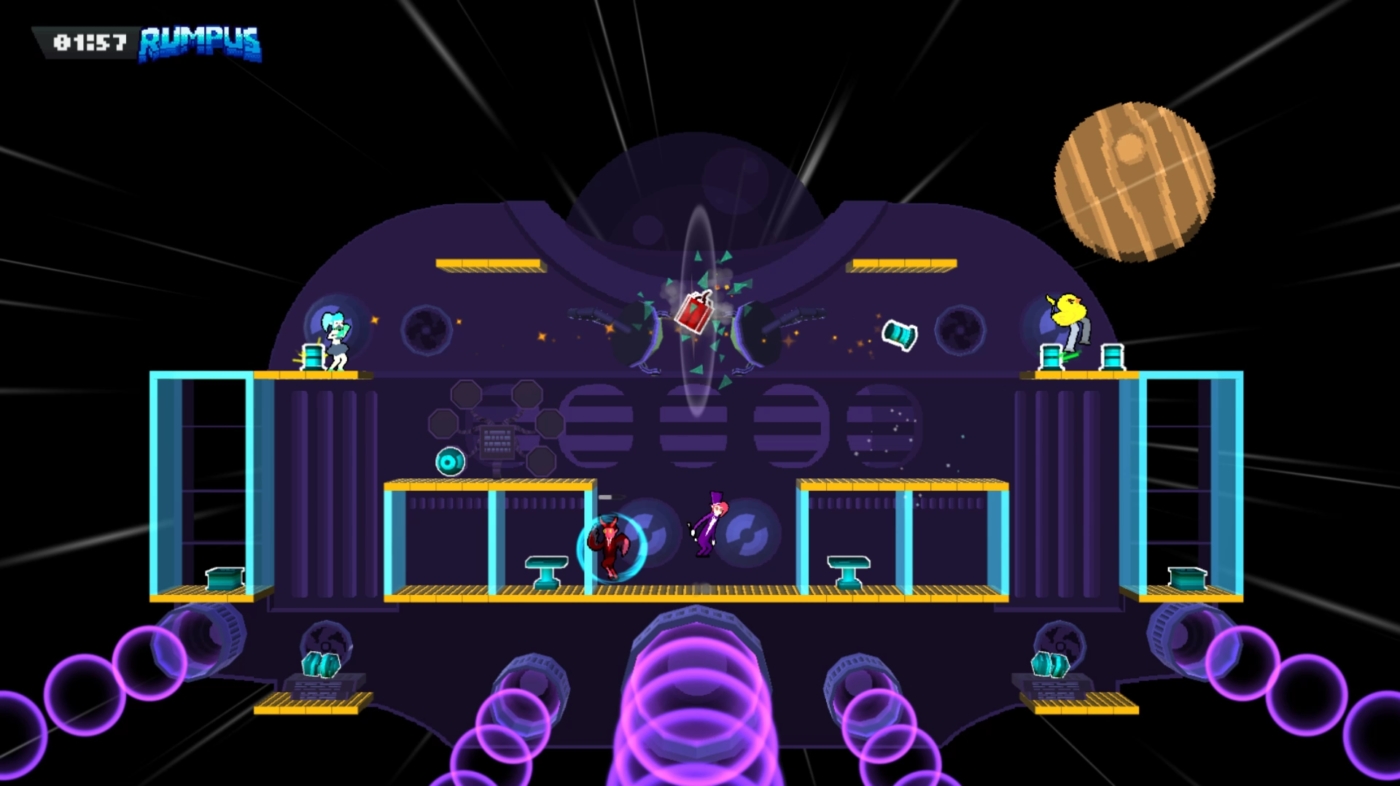Select the red devil character inside the bubble

[610, 548]
